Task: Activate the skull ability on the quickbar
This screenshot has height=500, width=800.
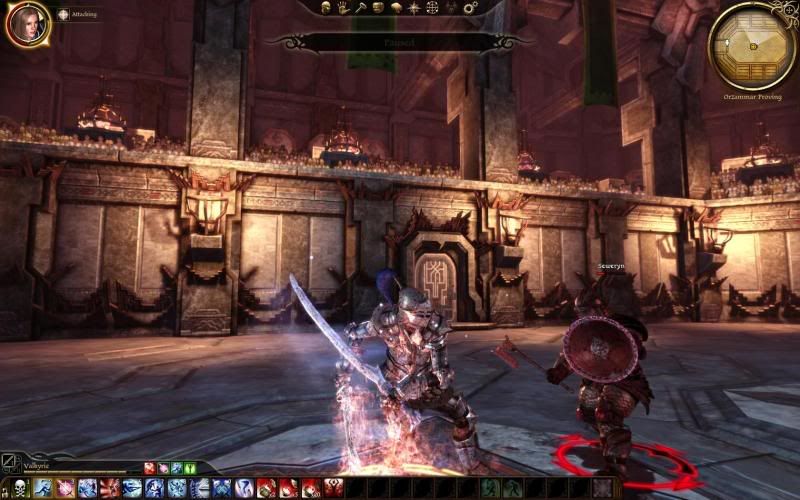Action: pyautogui.click(x=18, y=488)
